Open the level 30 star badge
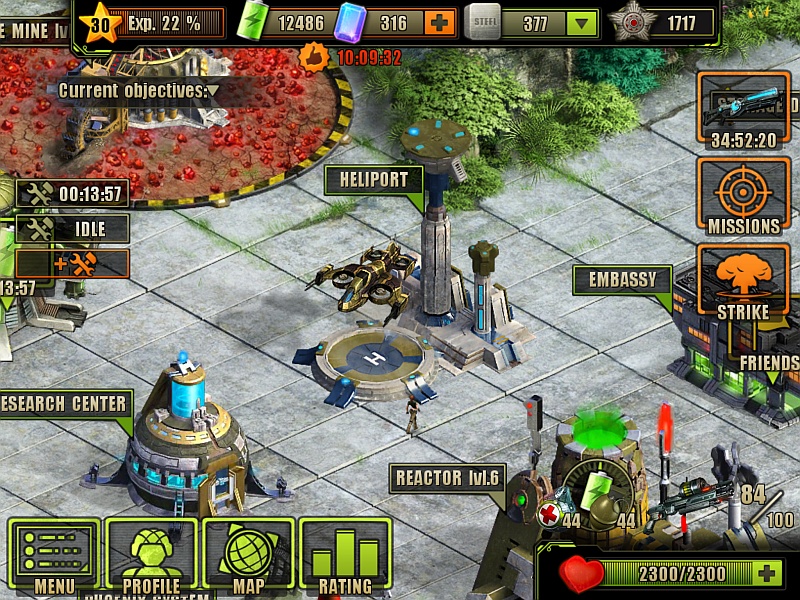This screenshot has height=600, width=800. pyautogui.click(x=99, y=22)
